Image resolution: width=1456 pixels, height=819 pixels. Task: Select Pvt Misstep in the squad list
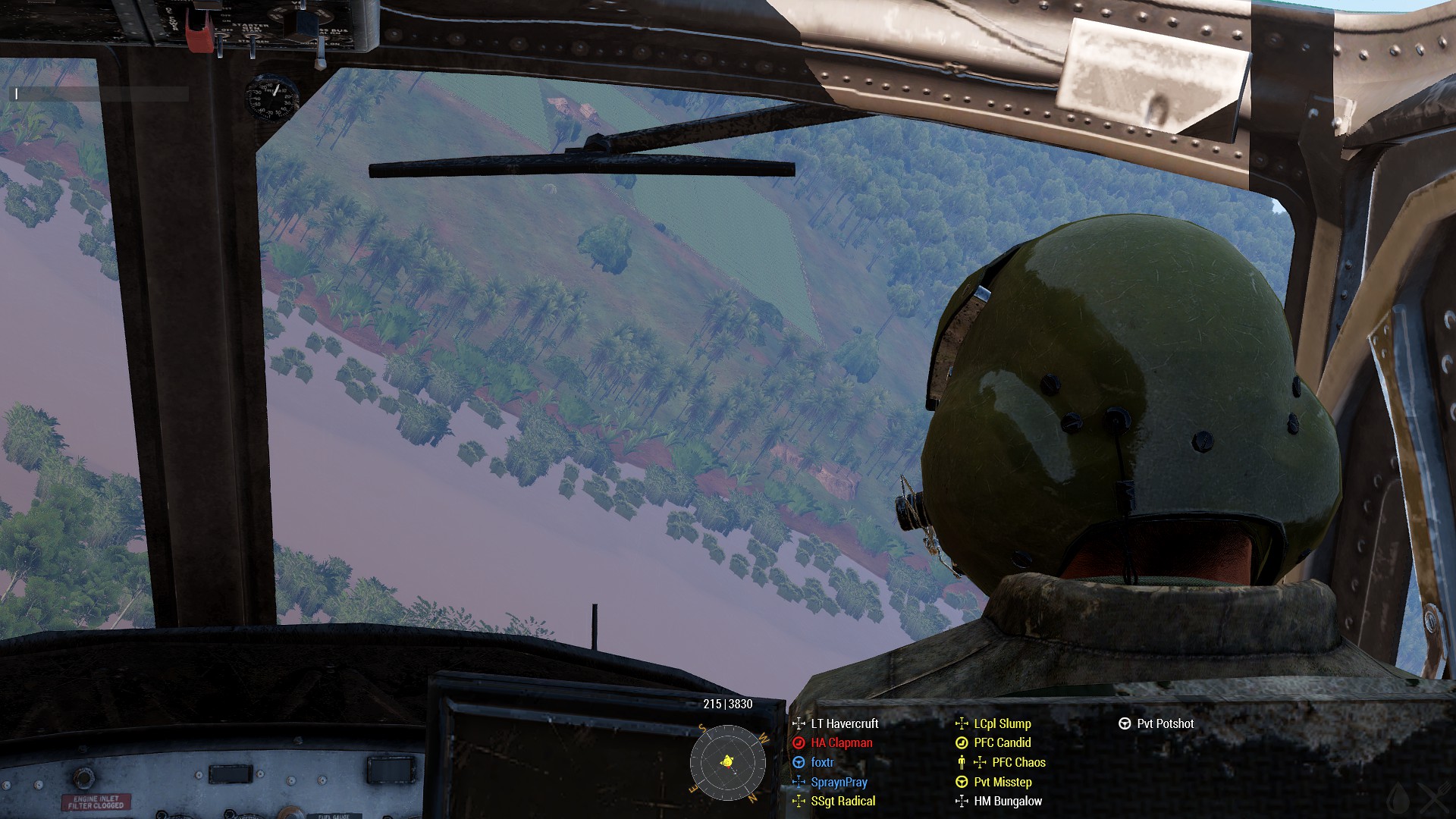coord(1003,782)
